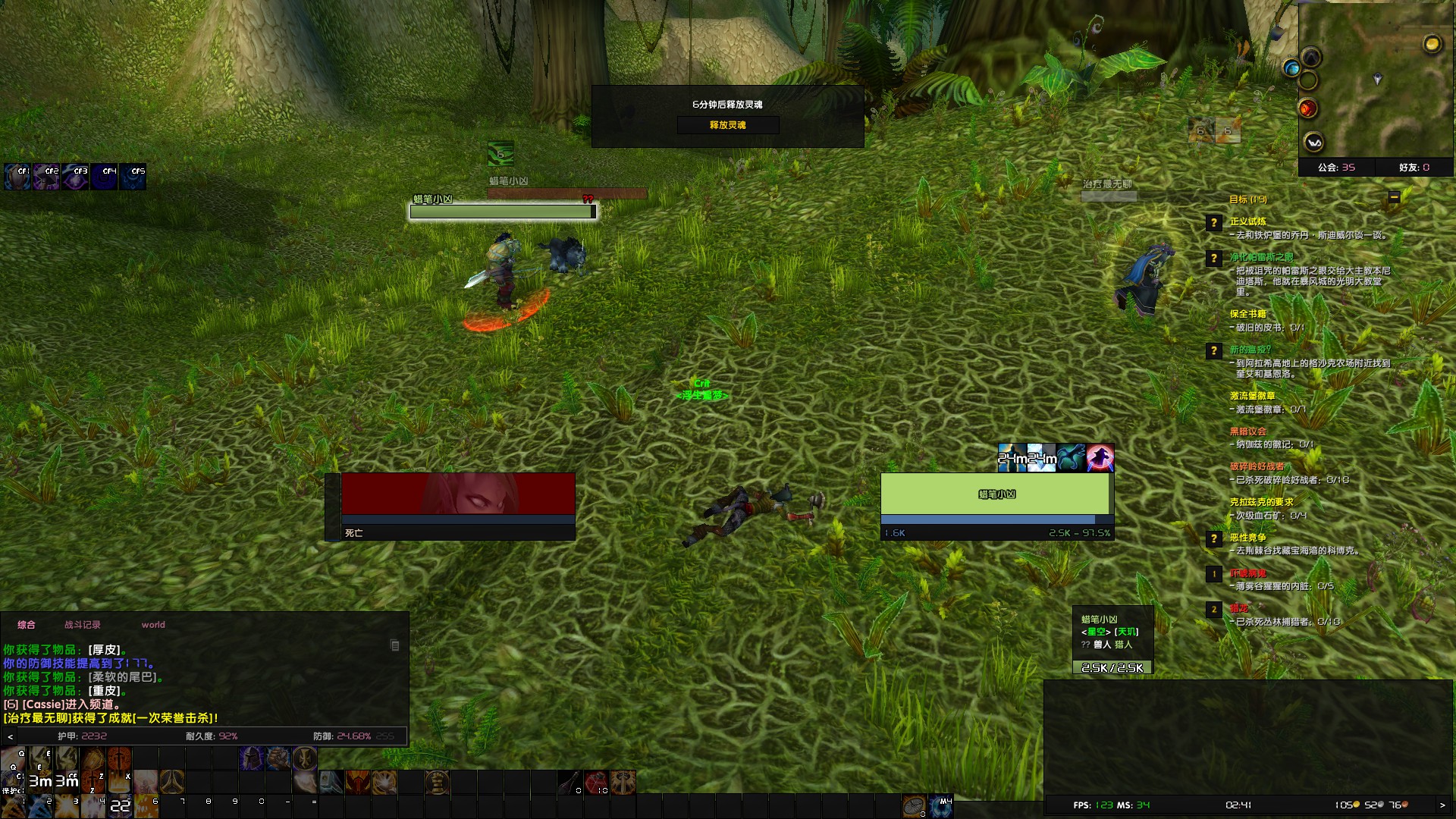This screenshot has height=819, width=1456.
Task: Click the CF1 icon in the top-left row
Action: click(17, 177)
